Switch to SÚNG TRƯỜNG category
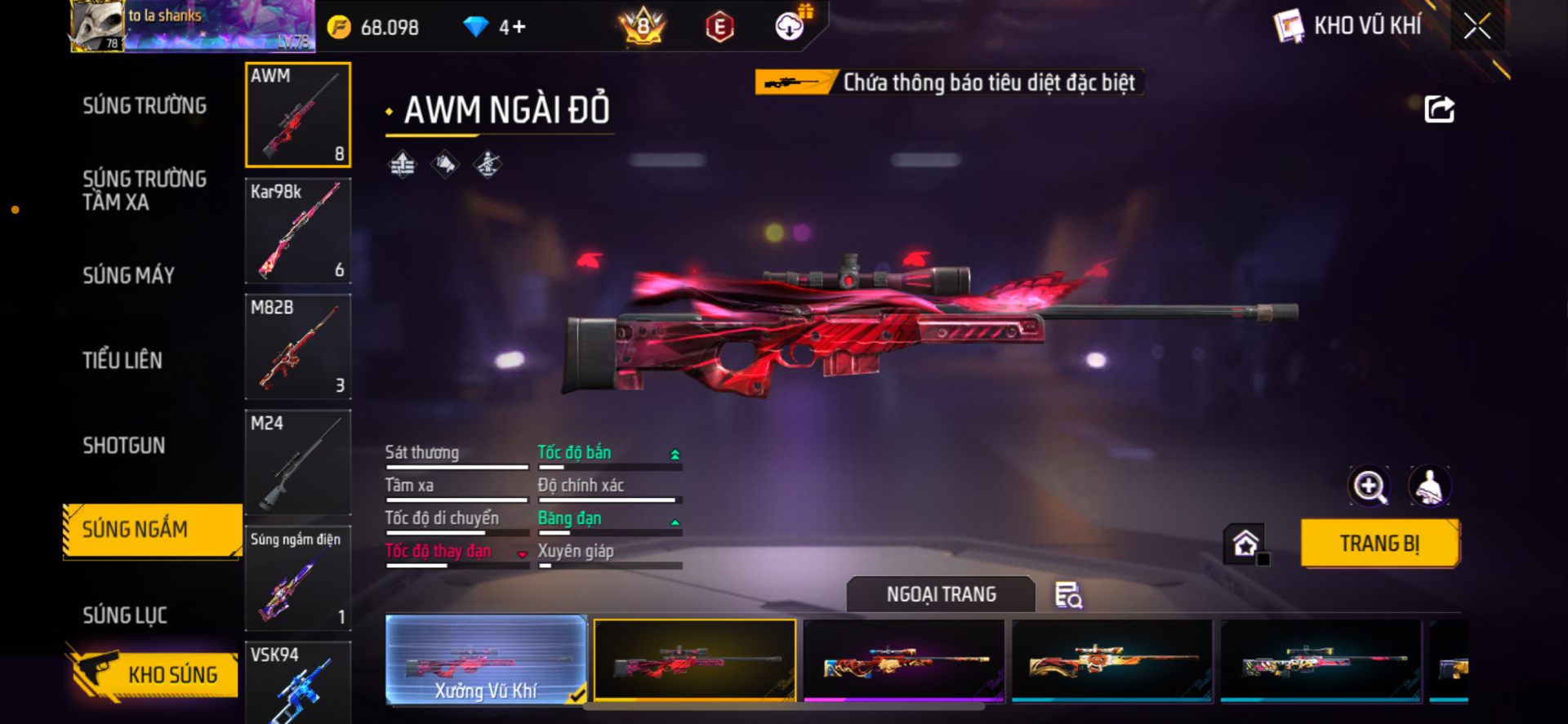The image size is (1568, 724). pyautogui.click(x=145, y=106)
